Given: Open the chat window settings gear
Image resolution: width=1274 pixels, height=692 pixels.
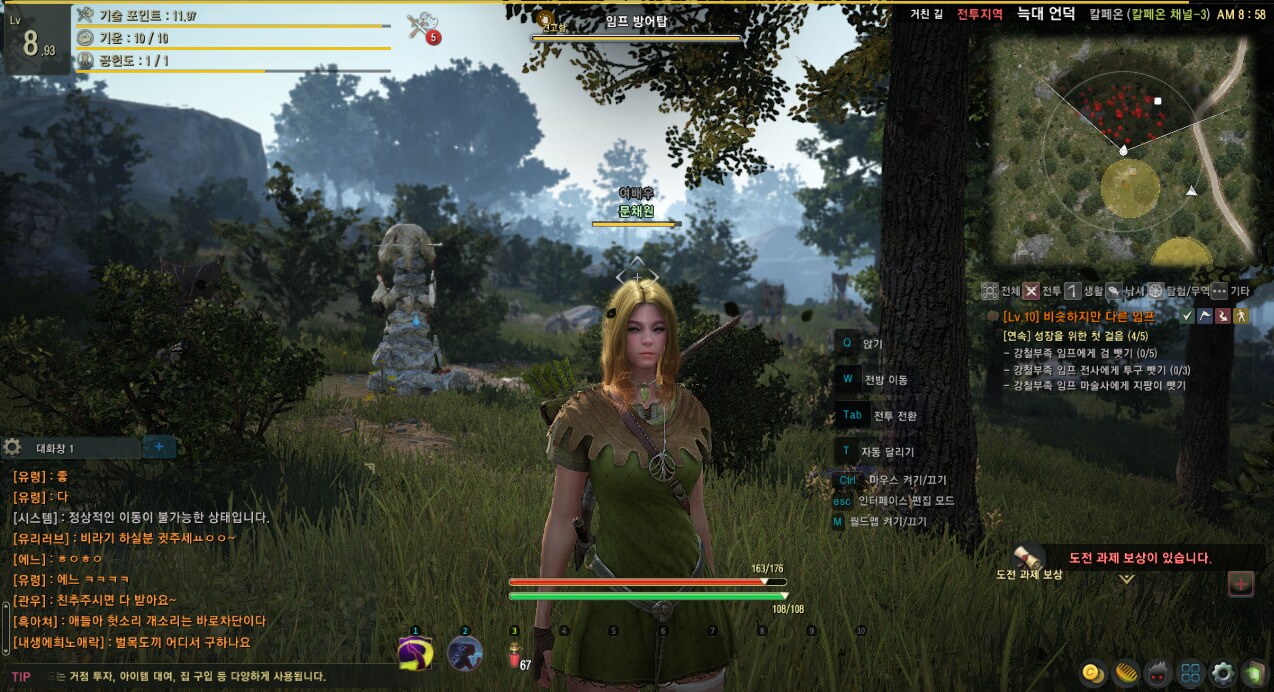Looking at the screenshot, I should coord(12,448).
